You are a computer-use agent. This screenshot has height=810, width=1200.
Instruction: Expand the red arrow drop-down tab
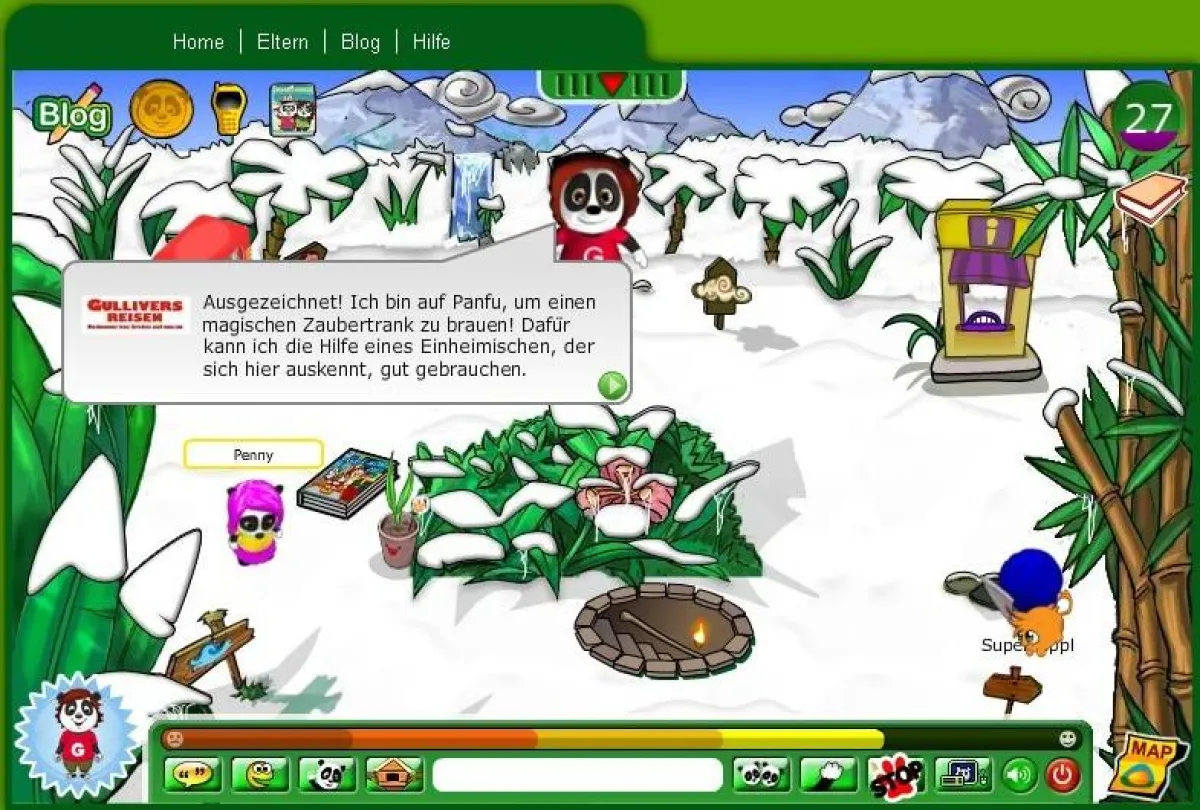click(611, 84)
